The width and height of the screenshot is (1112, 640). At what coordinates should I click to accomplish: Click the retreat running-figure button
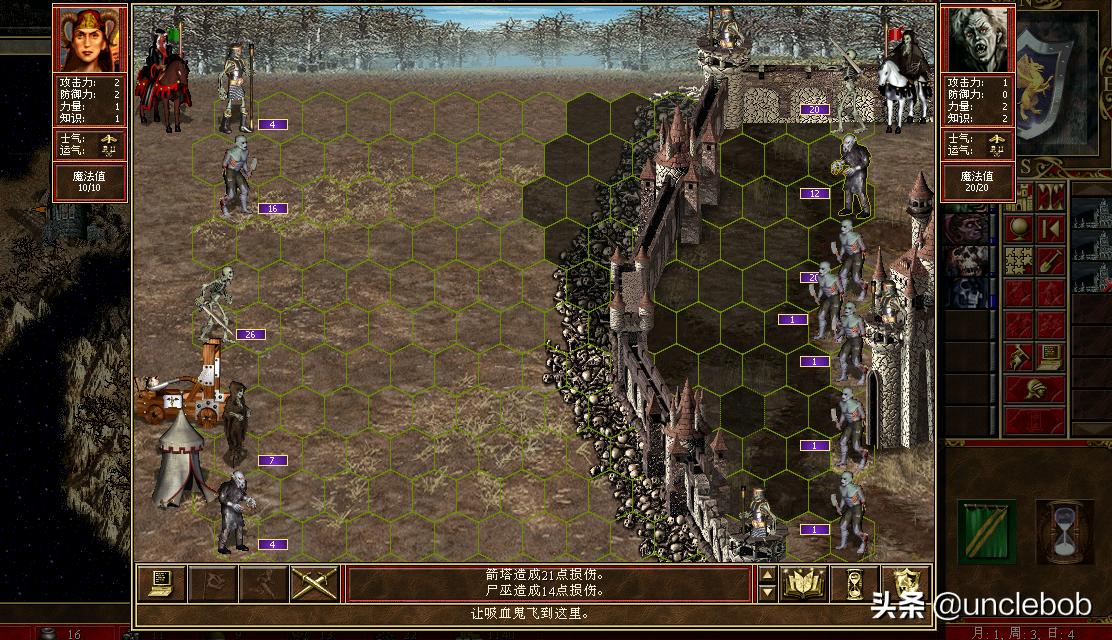pos(263,584)
